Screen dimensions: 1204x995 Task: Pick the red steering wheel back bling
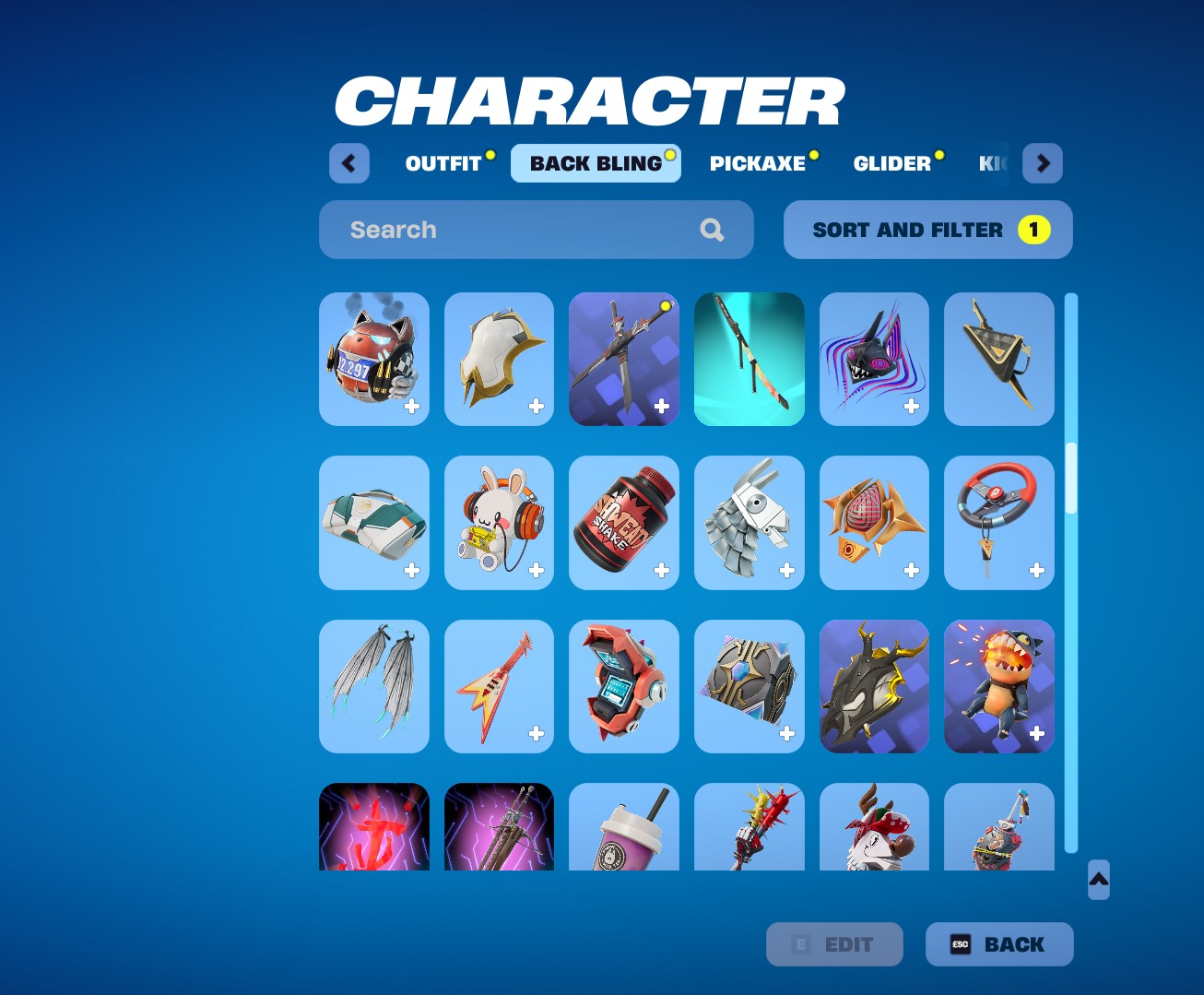click(999, 523)
